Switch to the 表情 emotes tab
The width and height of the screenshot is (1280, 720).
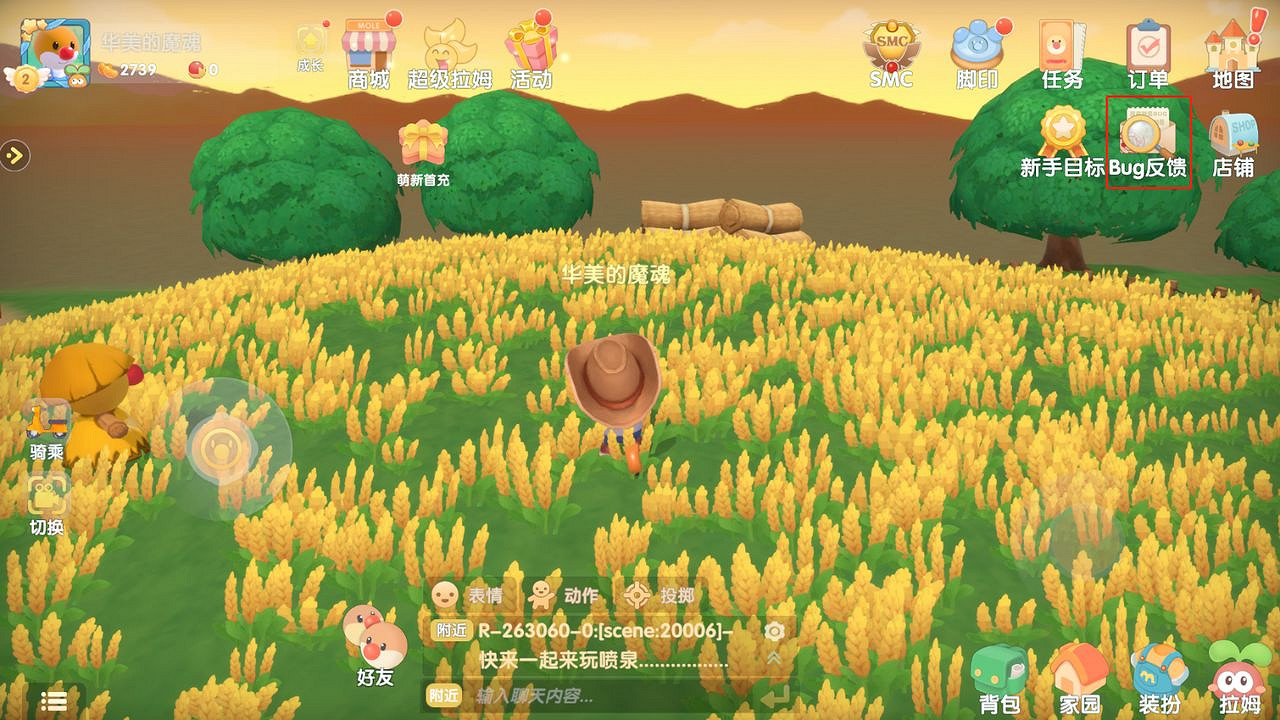(x=467, y=593)
